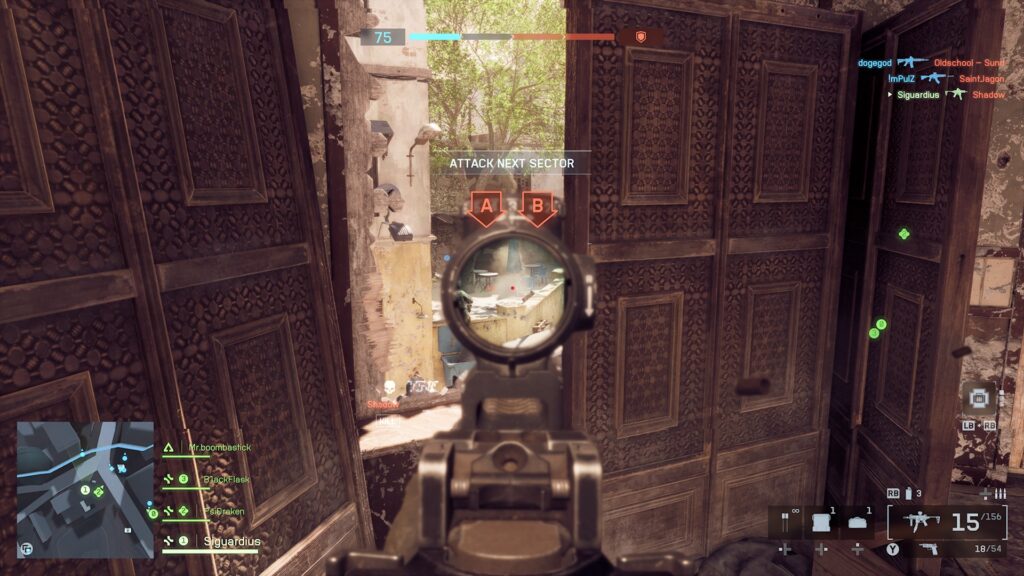Choose the medical pouch gadget slot
The image size is (1024, 576).
[x=858, y=522]
